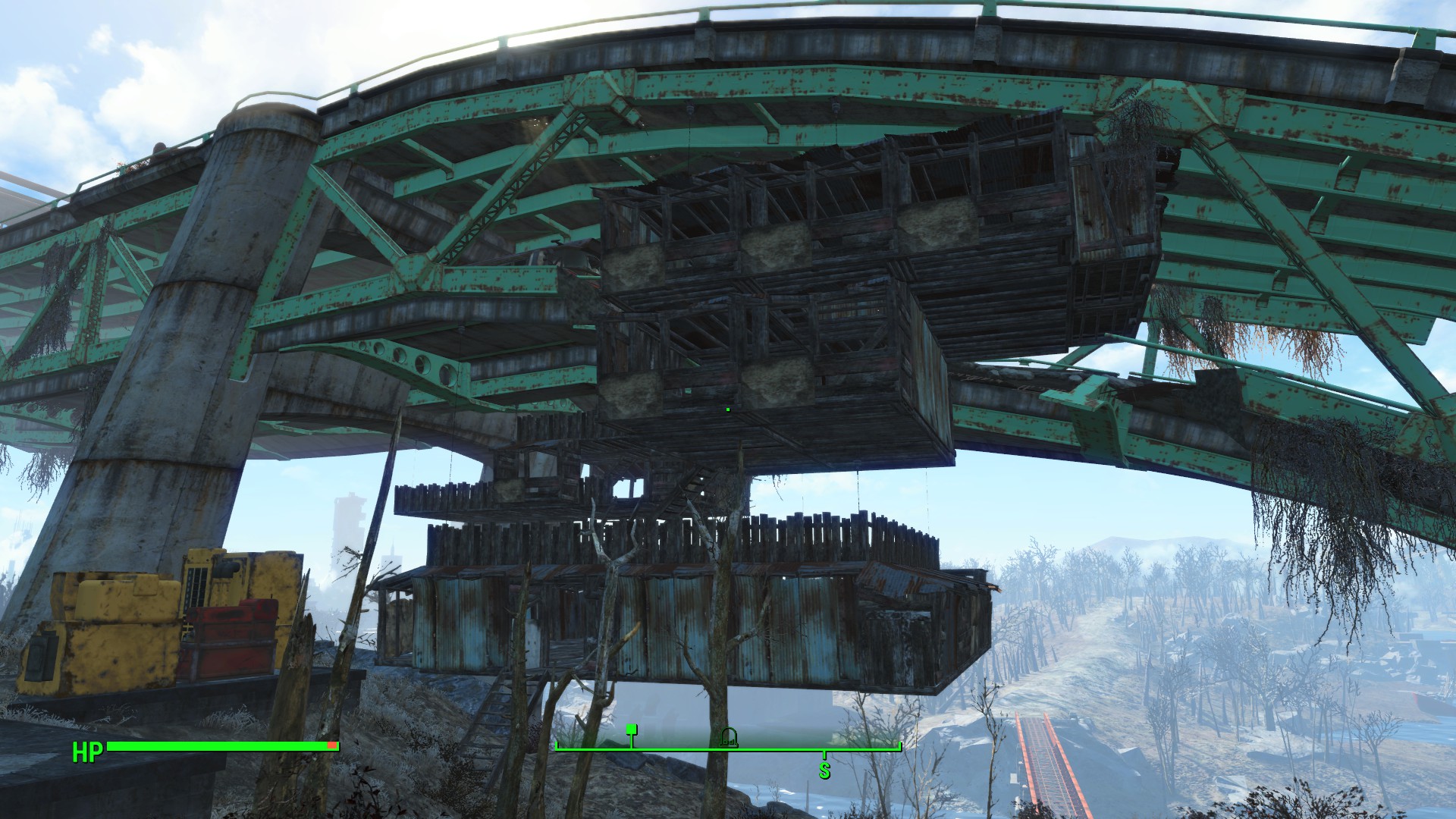This screenshot has width=1456, height=819.
Task: Click the square quest marker on the compass
Action: pos(631,730)
